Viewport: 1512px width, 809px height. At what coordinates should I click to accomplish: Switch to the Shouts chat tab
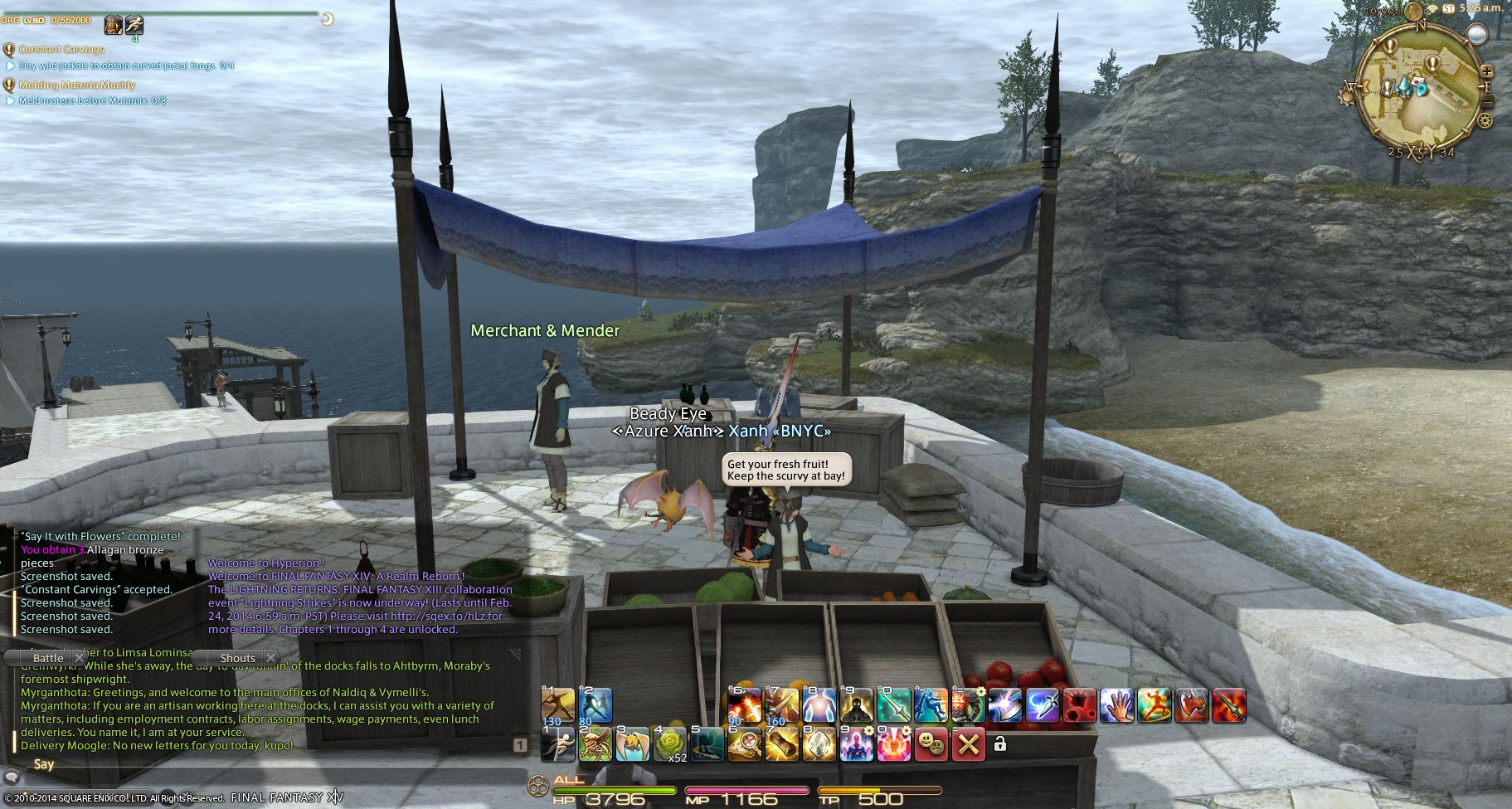click(237, 658)
